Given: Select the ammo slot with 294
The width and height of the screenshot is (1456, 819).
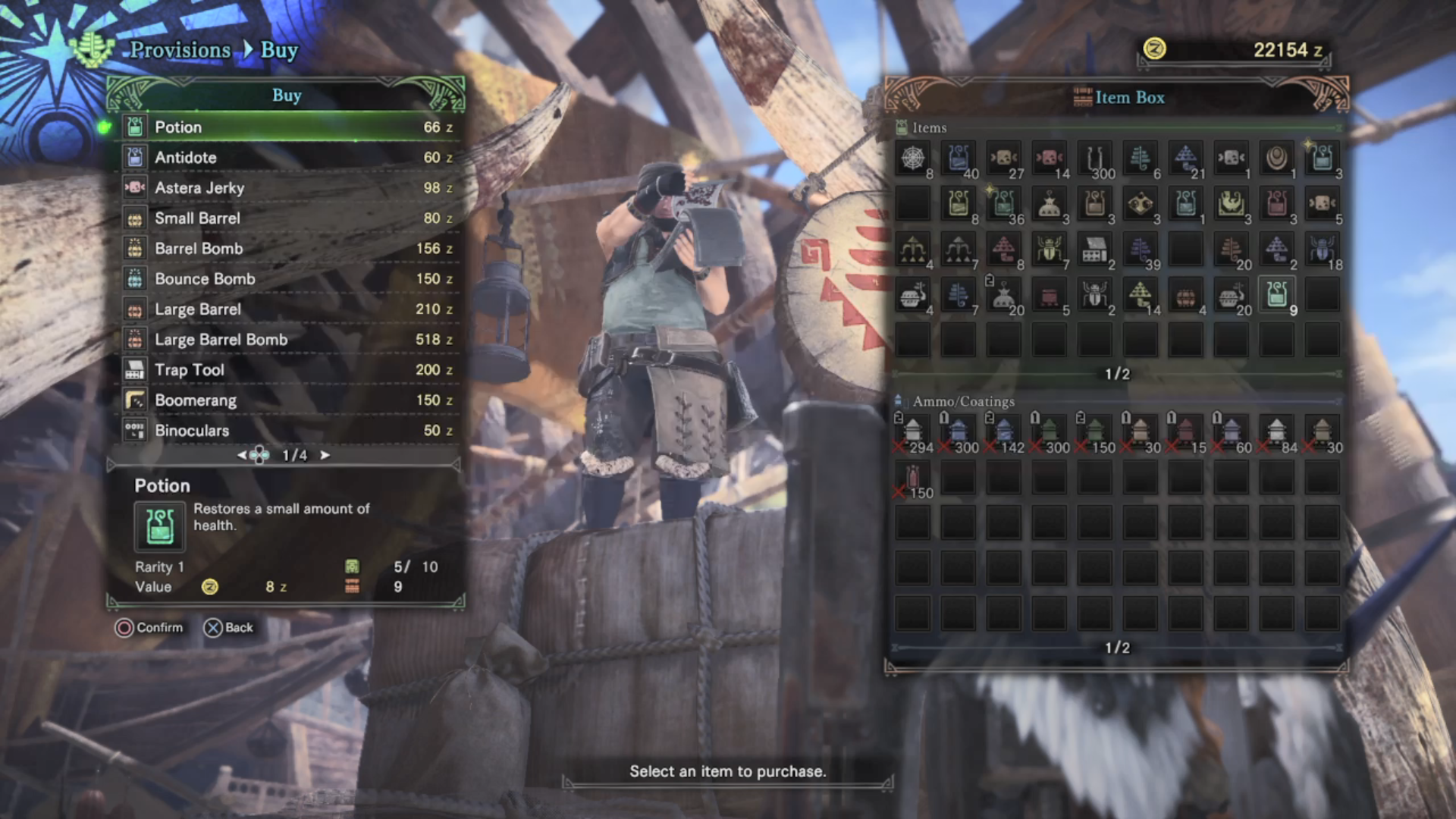Looking at the screenshot, I should click(x=913, y=432).
